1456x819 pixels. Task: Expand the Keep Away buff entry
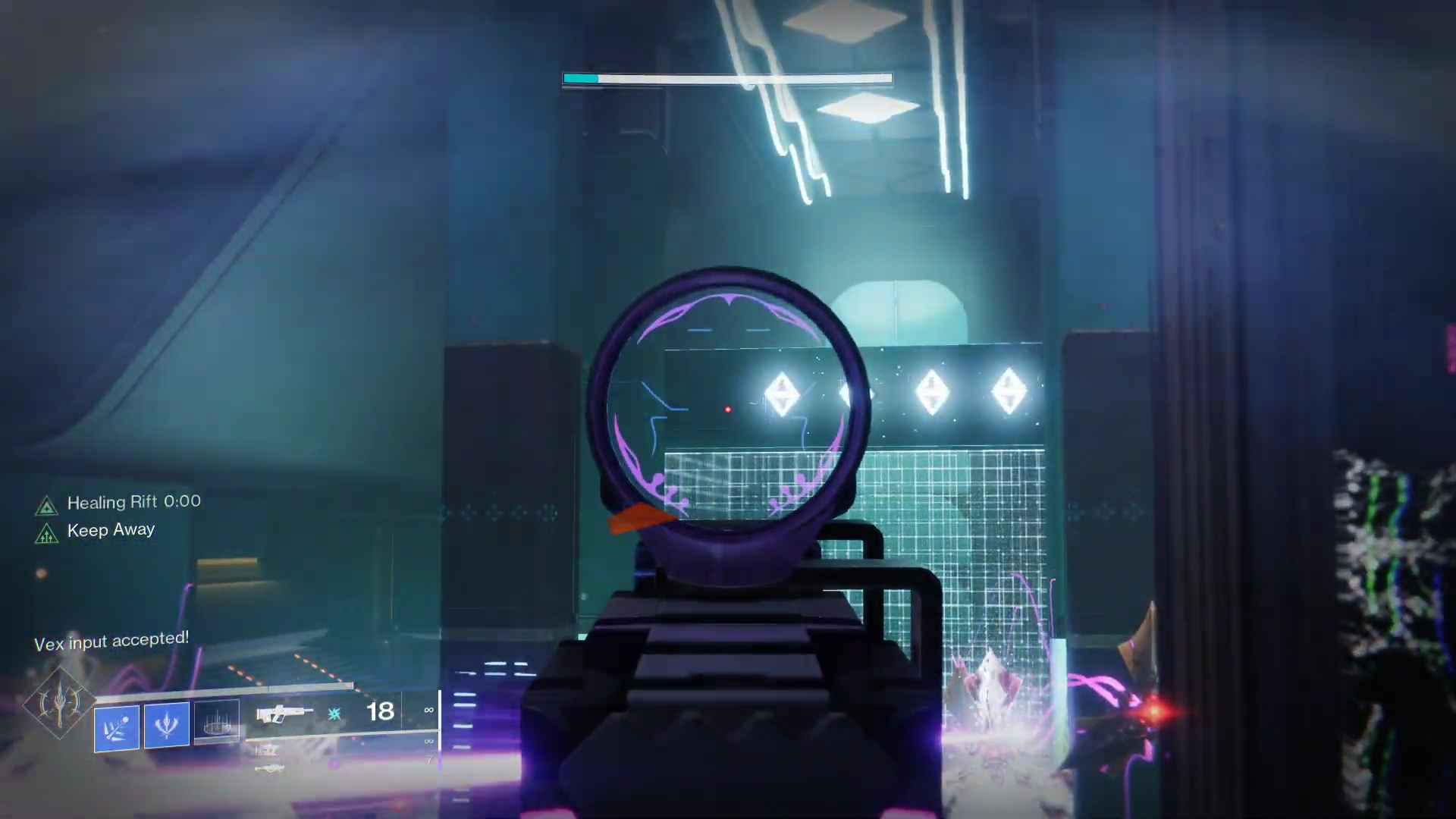point(111,530)
